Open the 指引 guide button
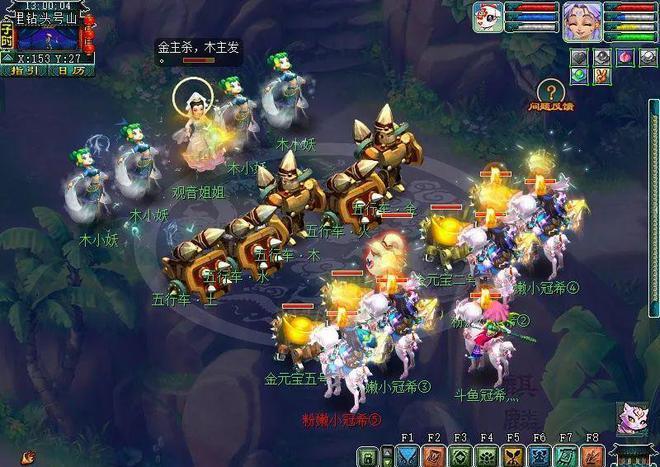Screen dimensions: 660x467 (23, 71)
